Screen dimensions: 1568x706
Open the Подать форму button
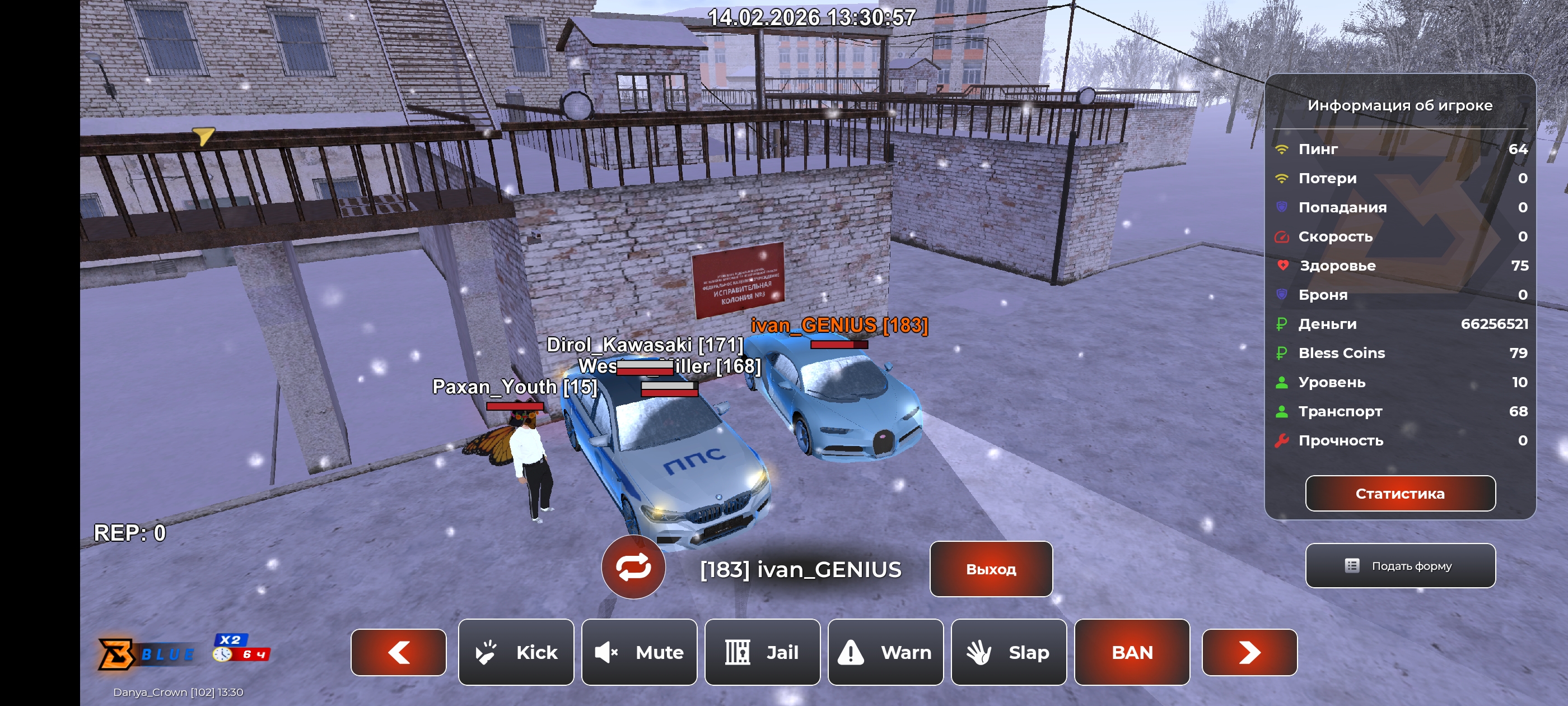point(1399,565)
